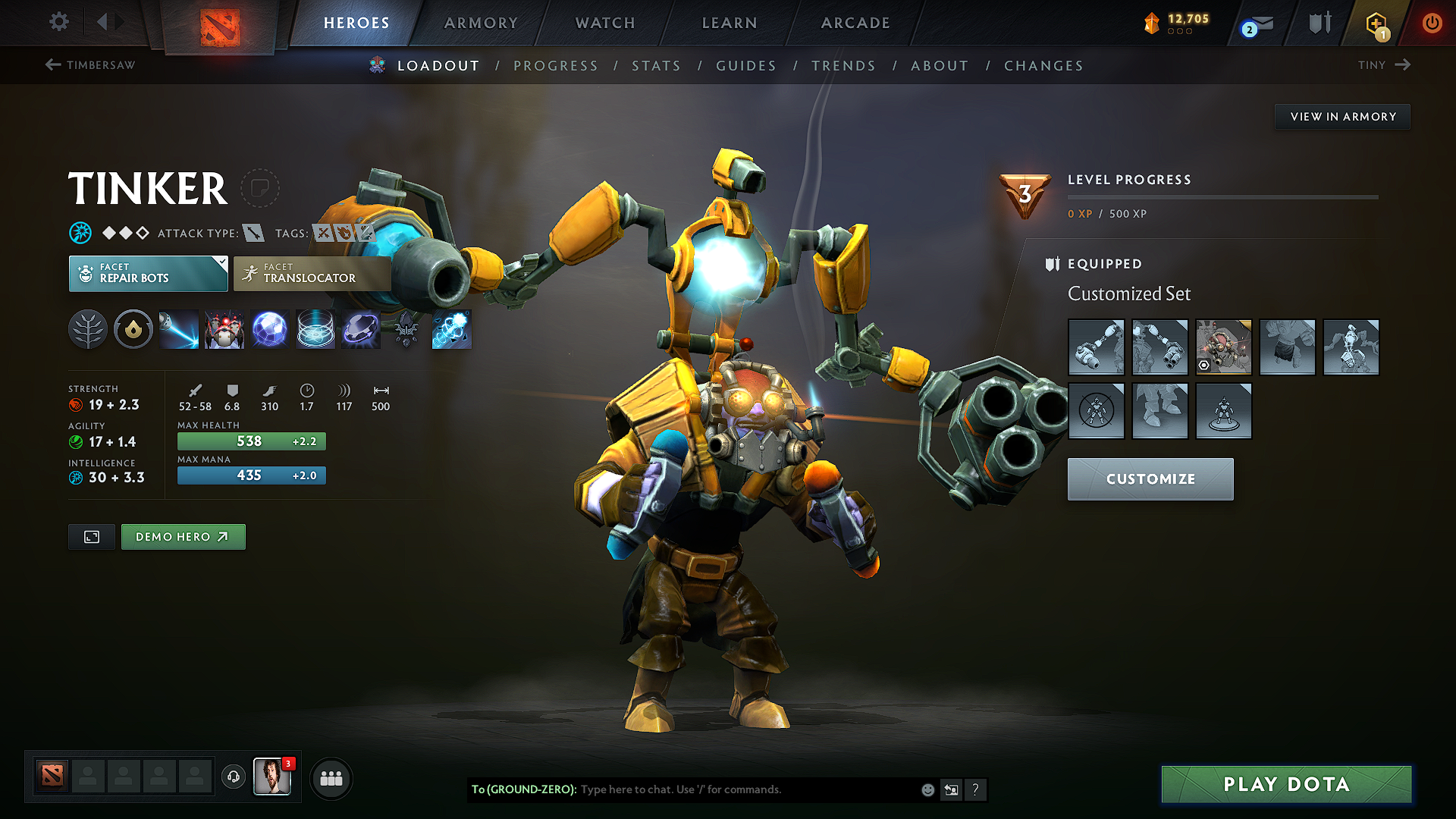Toggle the party finder friends icon
Screen dimensions: 1456x819
click(331, 777)
